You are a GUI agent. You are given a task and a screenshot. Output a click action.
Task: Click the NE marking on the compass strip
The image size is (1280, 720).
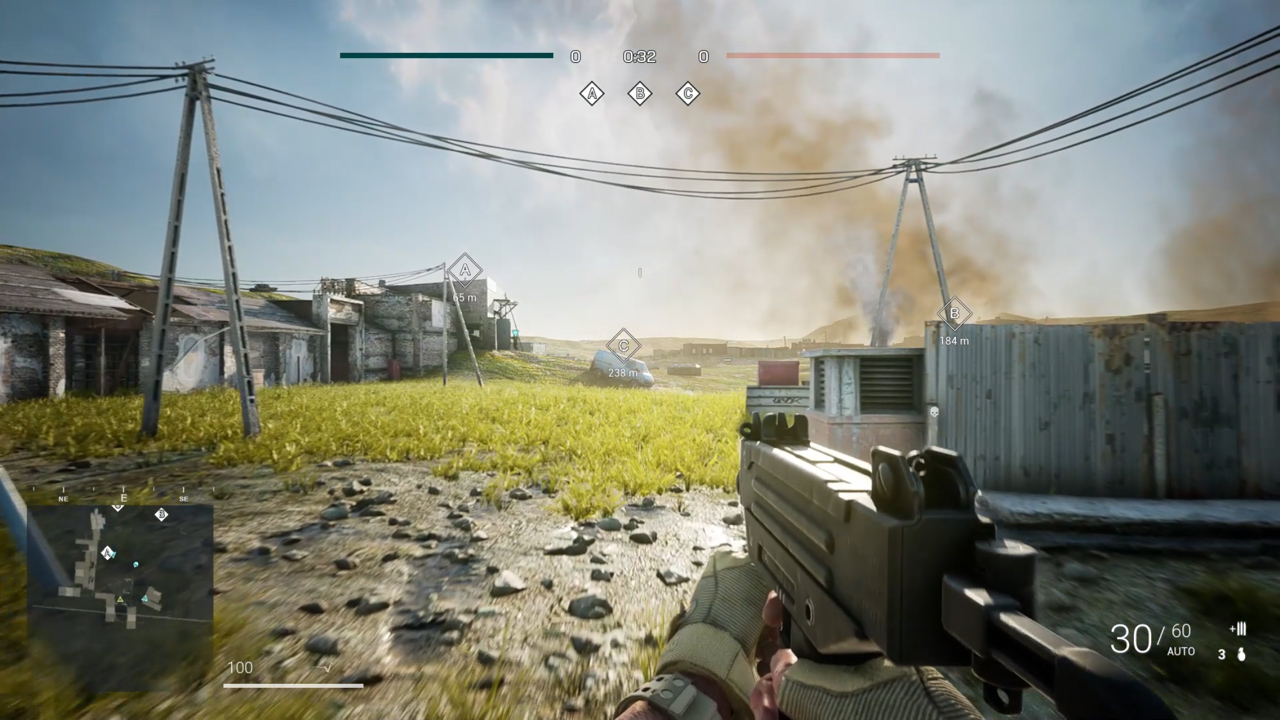(x=62, y=498)
